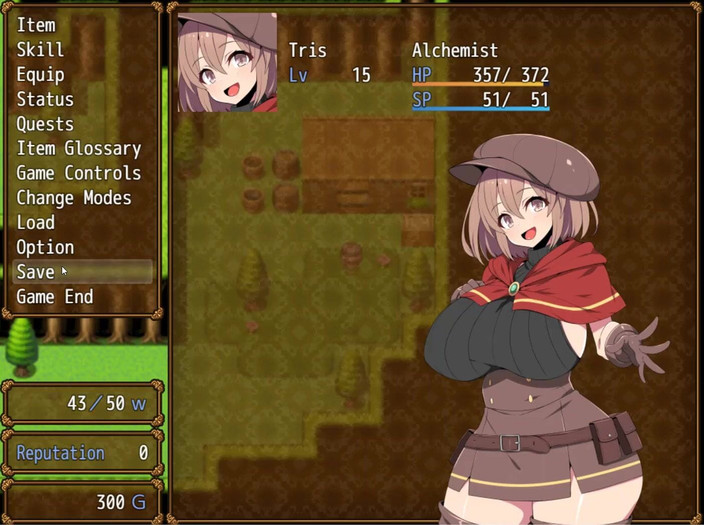Image resolution: width=704 pixels, height=525 pixels.
Task: Open the Item Glossary
Action: pos(79,149)
